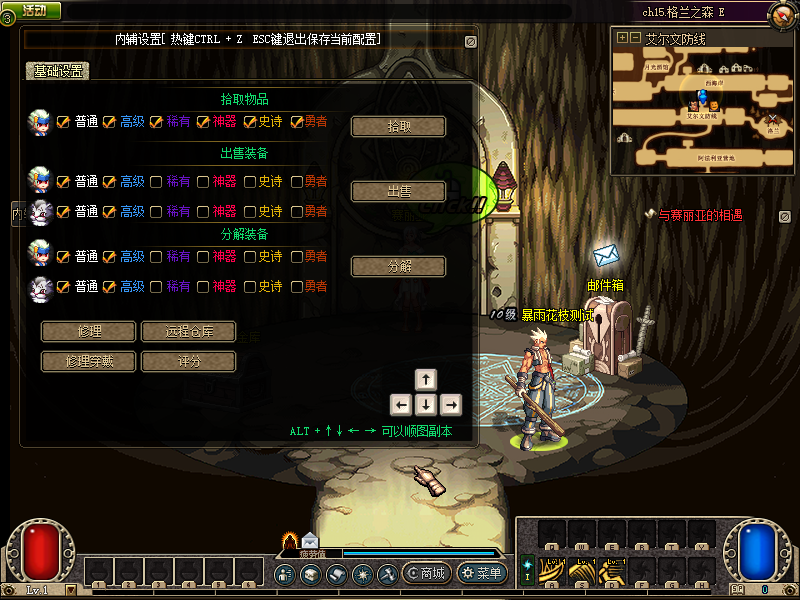This screenshot has width=800, height=600.
Task: Click the 出售 sell button
Action: tap(398, 192)
